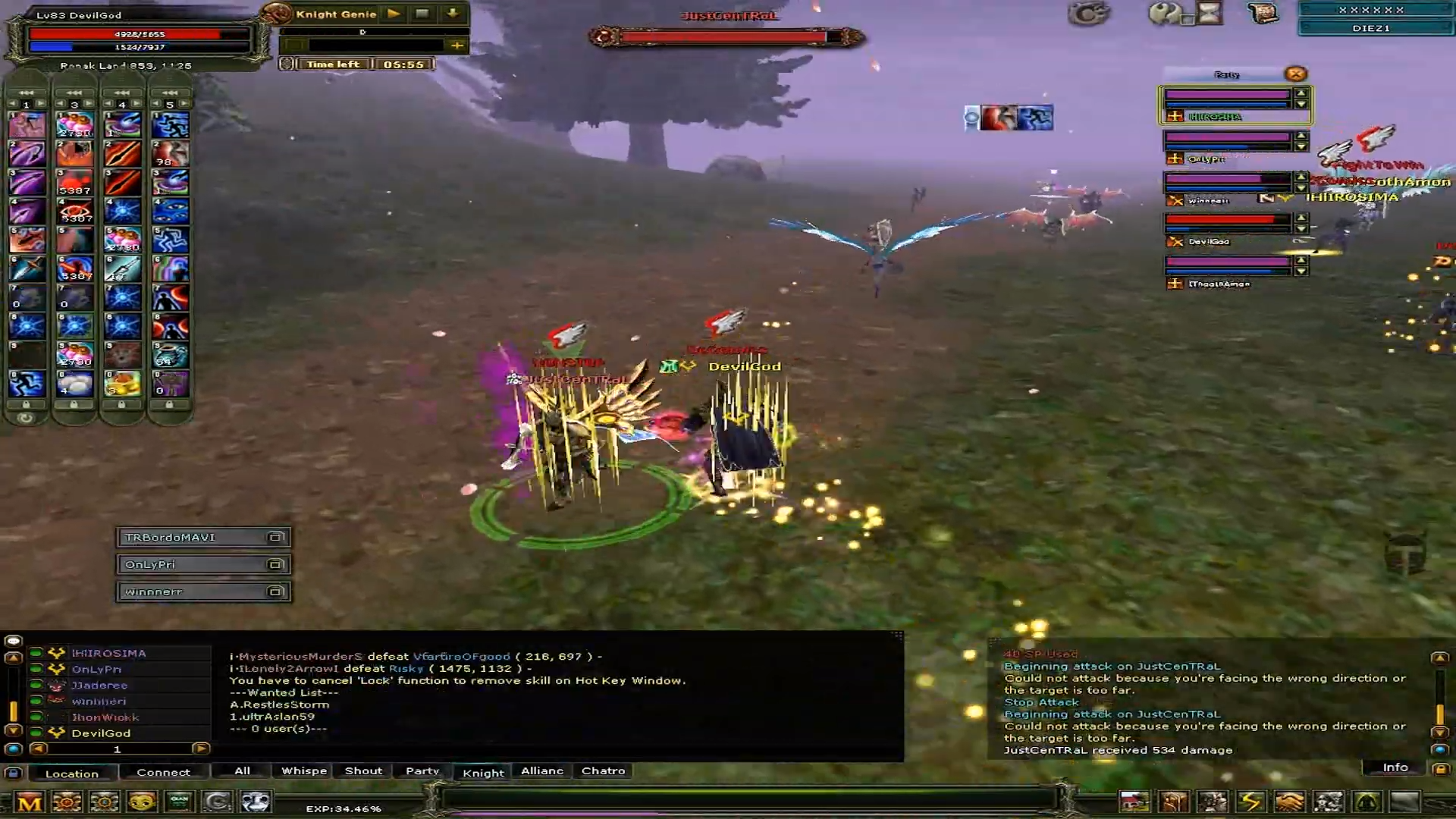Select DevilGod in the chat user list

pyautogui.click(x=101, y=733)
